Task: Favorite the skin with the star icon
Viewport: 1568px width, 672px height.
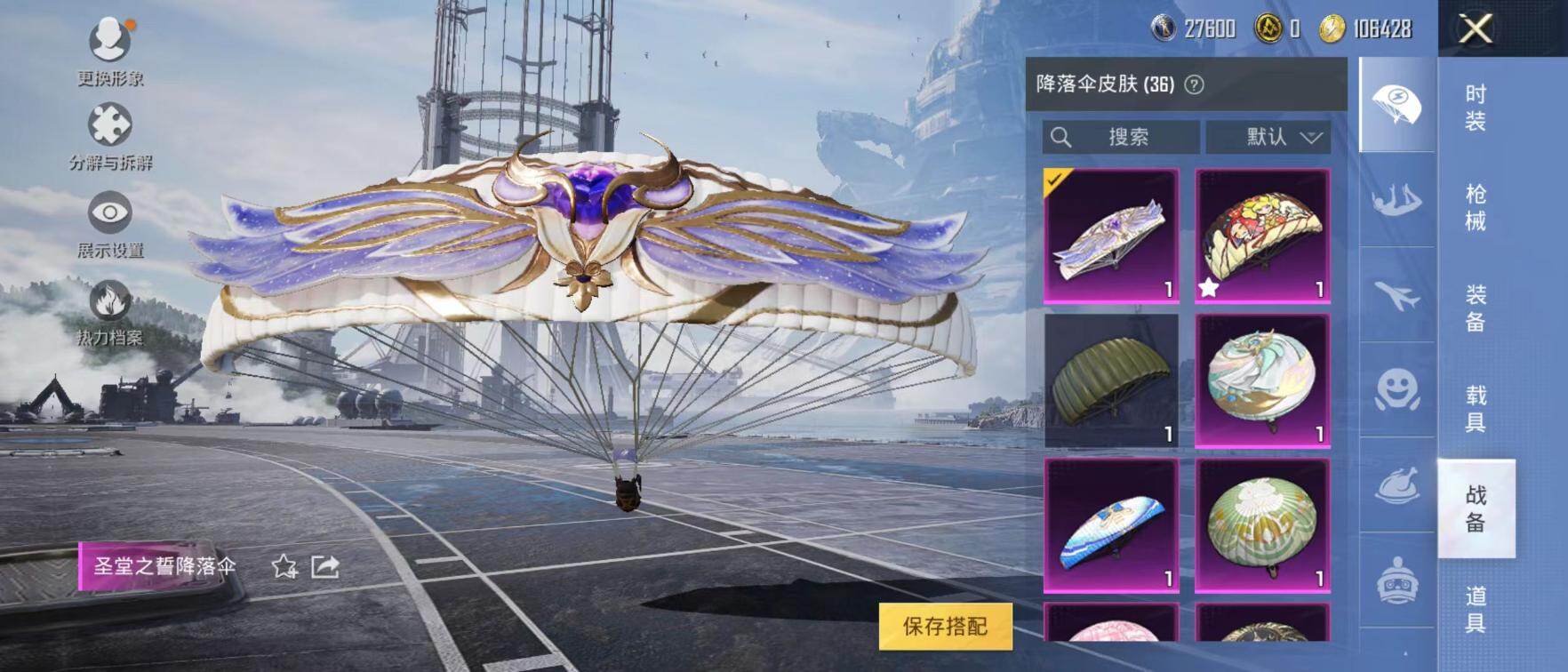Action: [284, 566]
